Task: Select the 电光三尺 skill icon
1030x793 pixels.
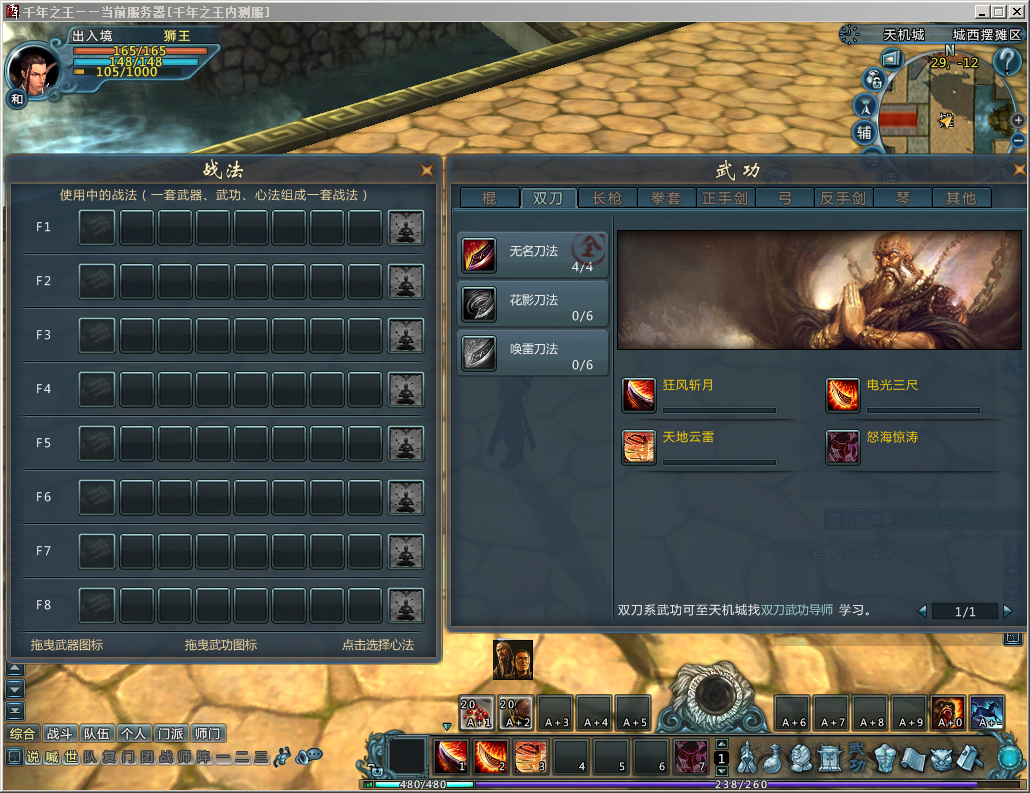Action: 843,395
